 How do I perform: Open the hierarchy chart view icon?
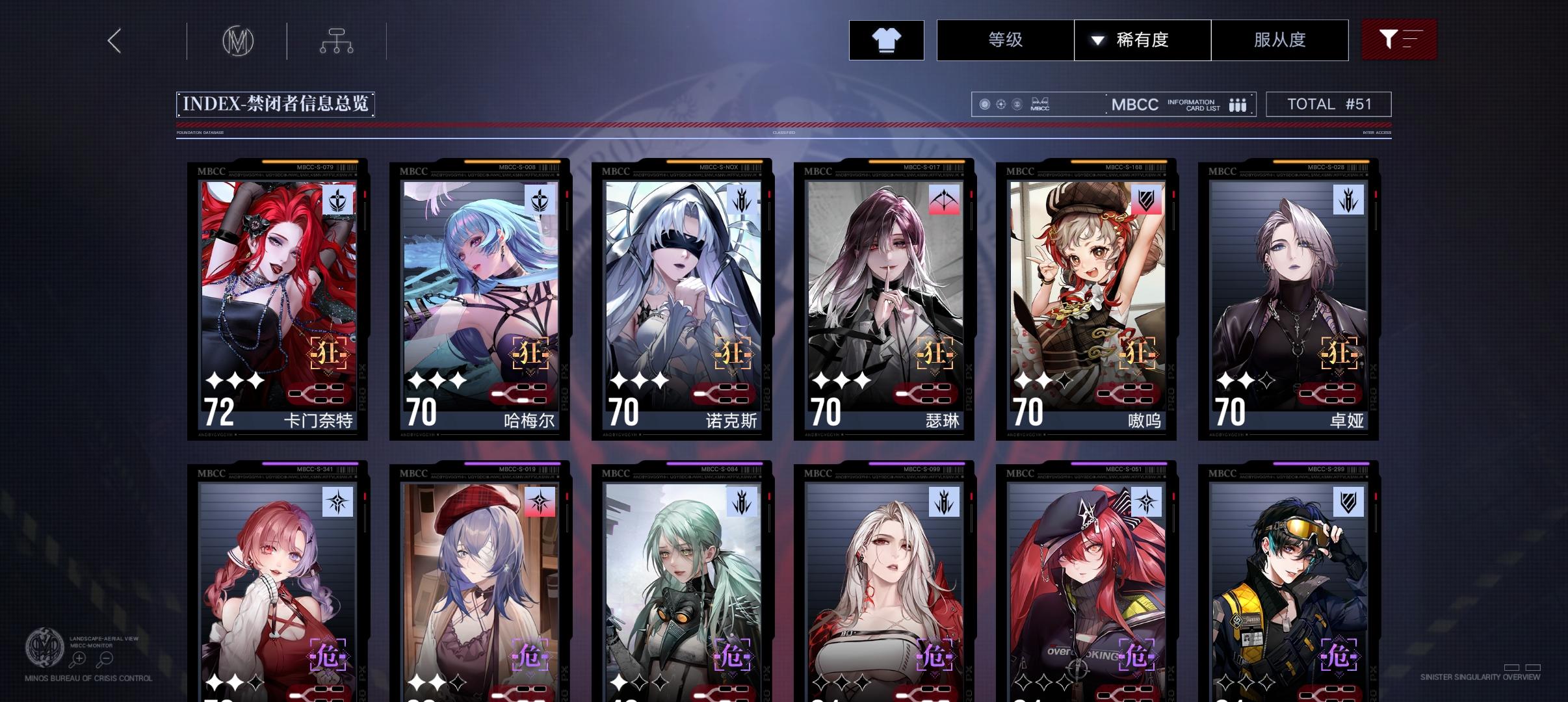(335, 40)
